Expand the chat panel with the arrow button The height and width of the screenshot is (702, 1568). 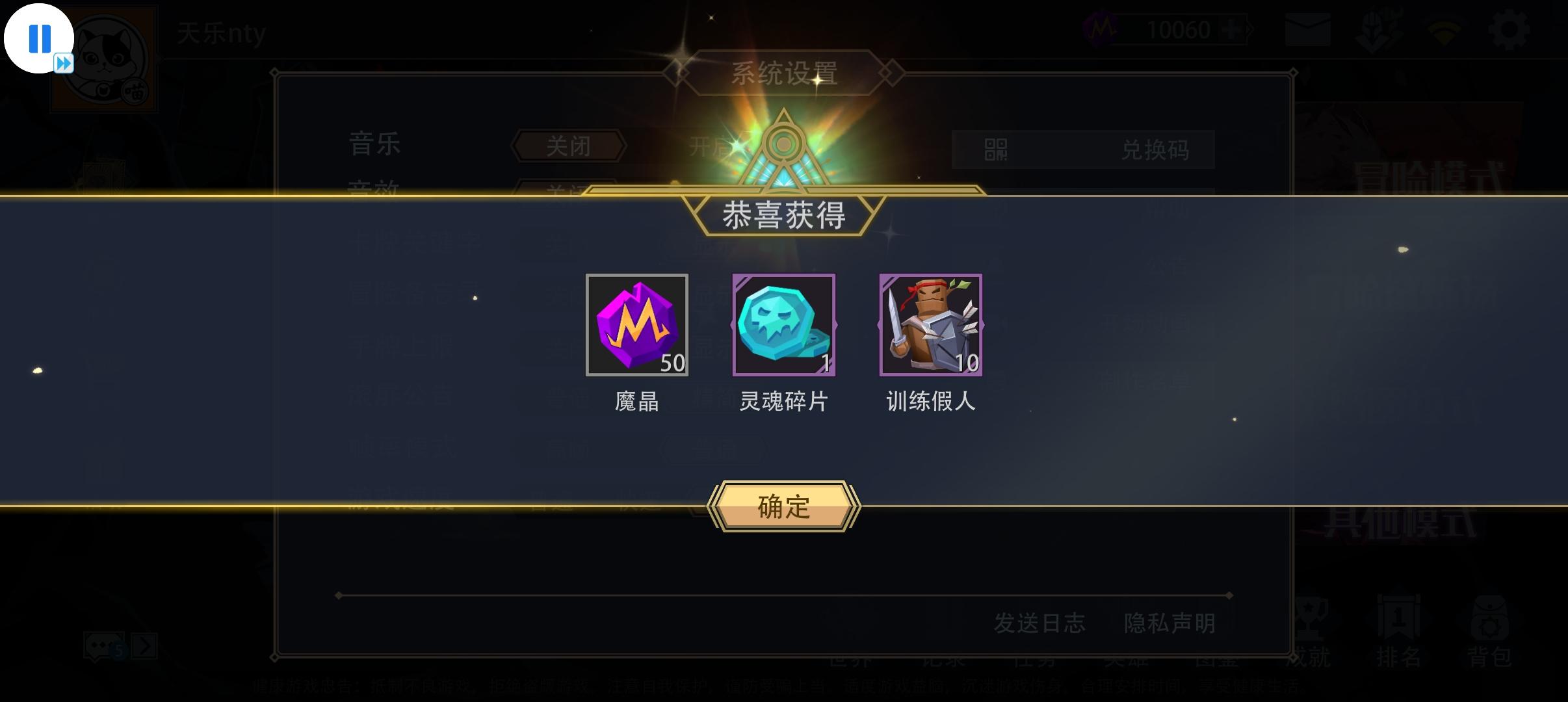(x=144, y=645)
